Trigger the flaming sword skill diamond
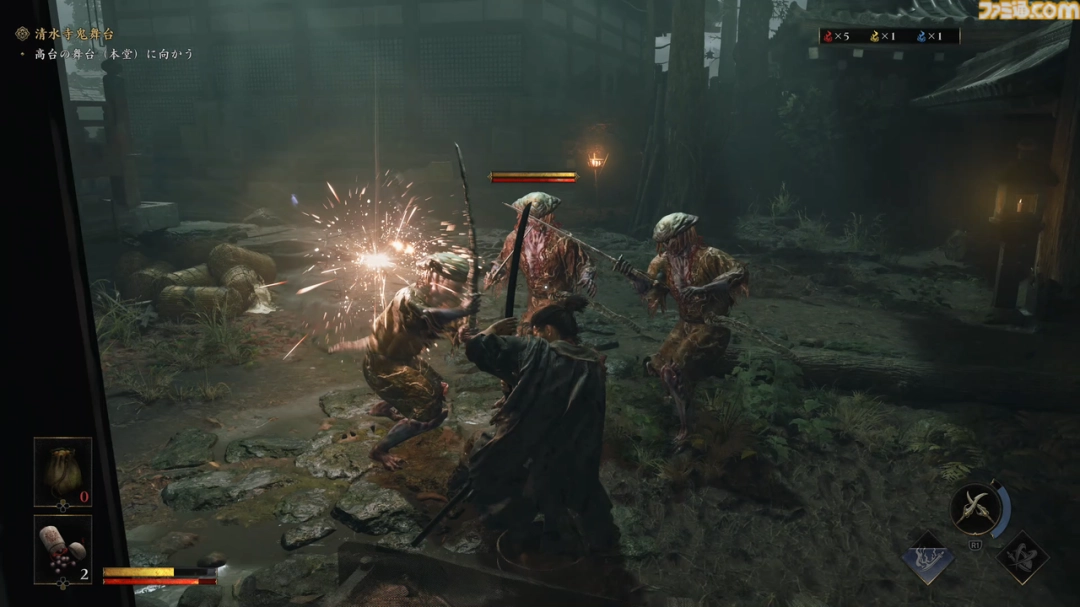This screenshot has height=607, width=1080. click(x=927, y=557)
